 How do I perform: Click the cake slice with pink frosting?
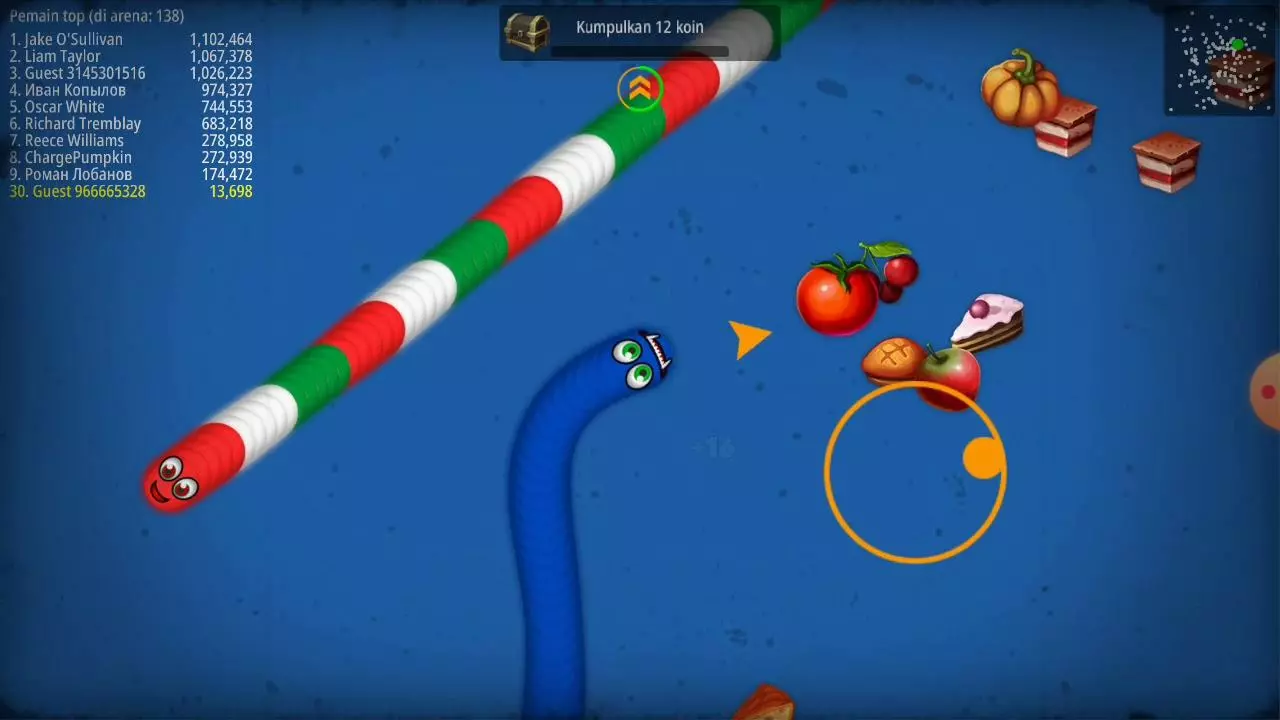coord(990,318)
